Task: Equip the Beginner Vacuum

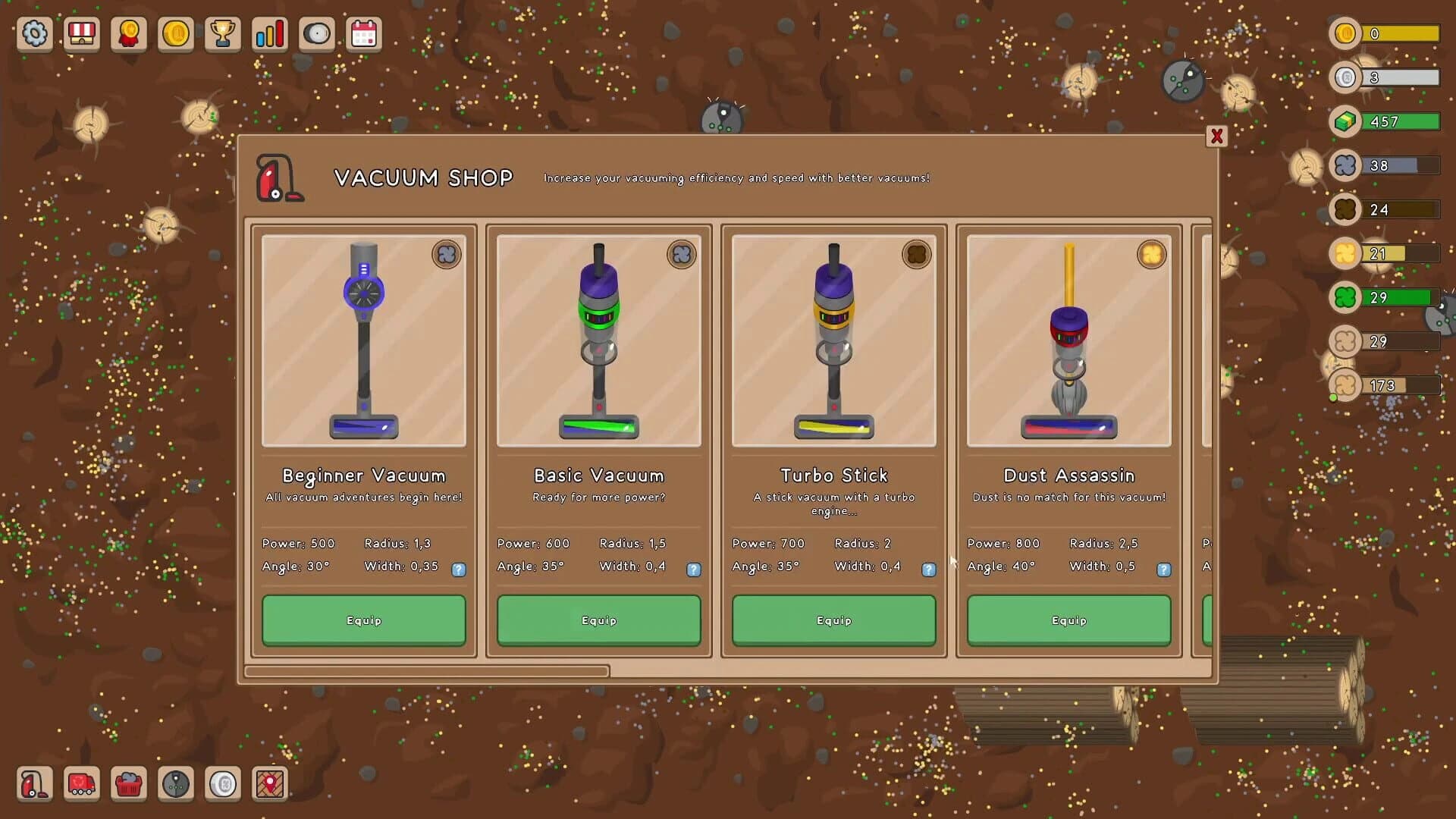Action: click(363, 620)
